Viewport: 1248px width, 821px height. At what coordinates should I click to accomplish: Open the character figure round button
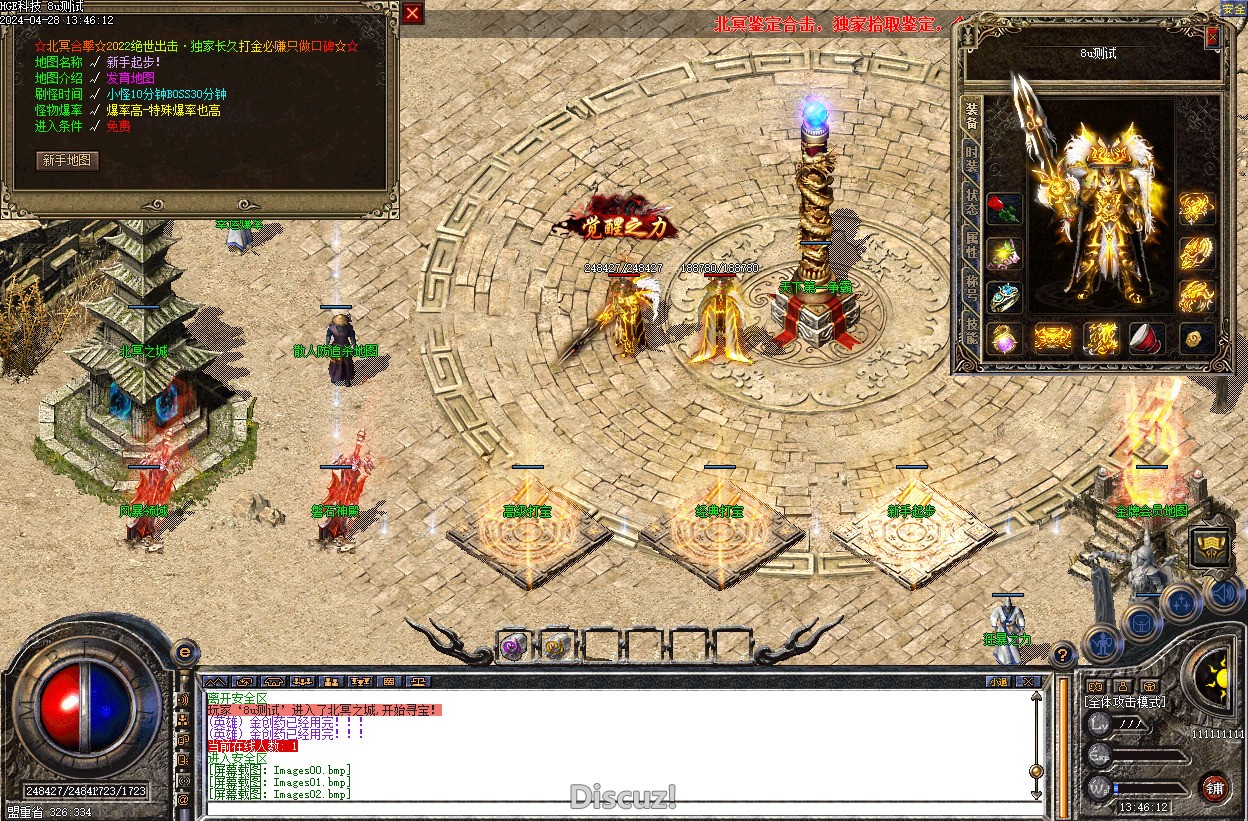[x=1102, y=643]
